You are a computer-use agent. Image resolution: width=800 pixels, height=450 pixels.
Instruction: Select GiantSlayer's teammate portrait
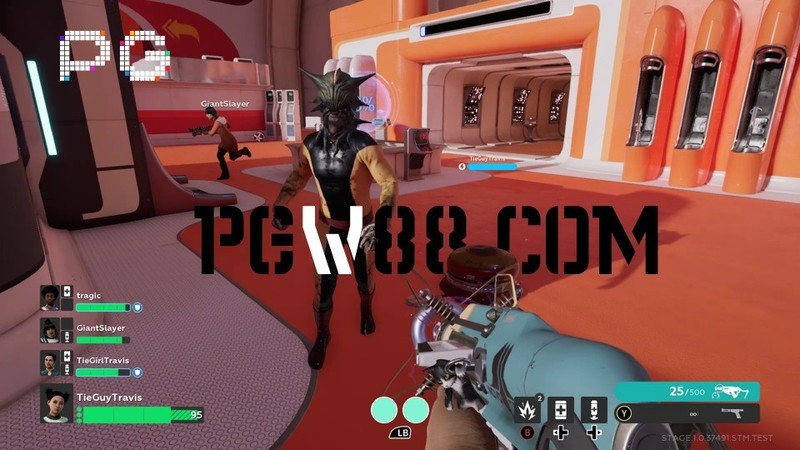tap(51, 331)
